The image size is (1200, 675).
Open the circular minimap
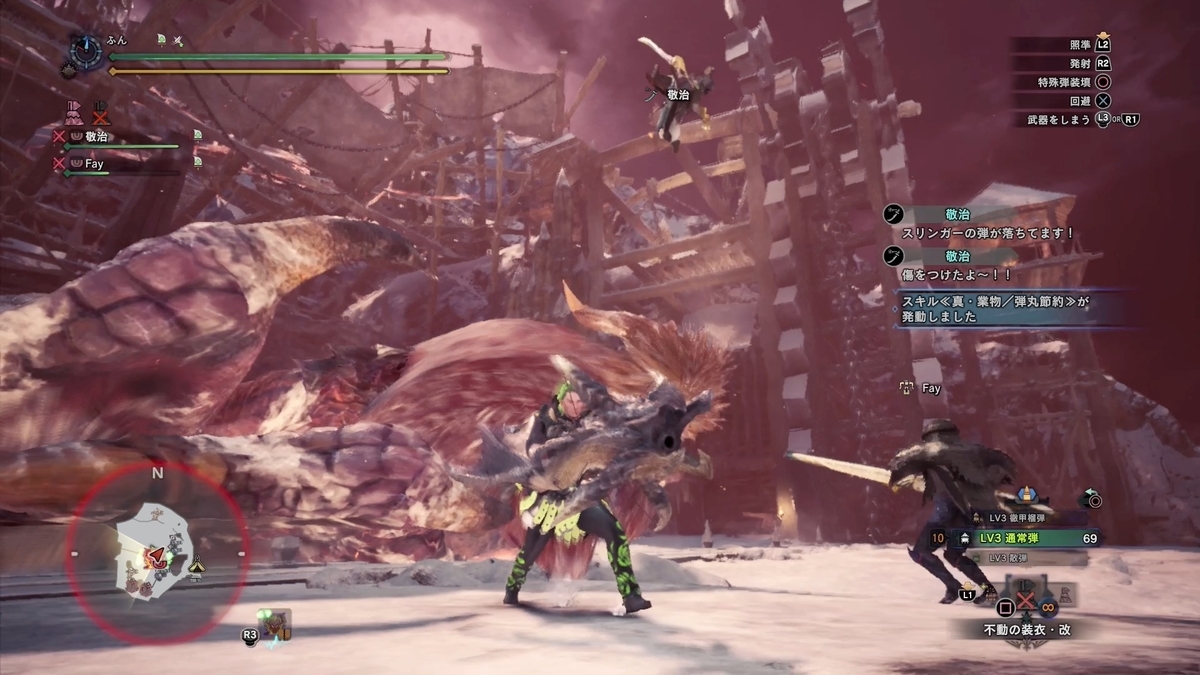[157, 553]
